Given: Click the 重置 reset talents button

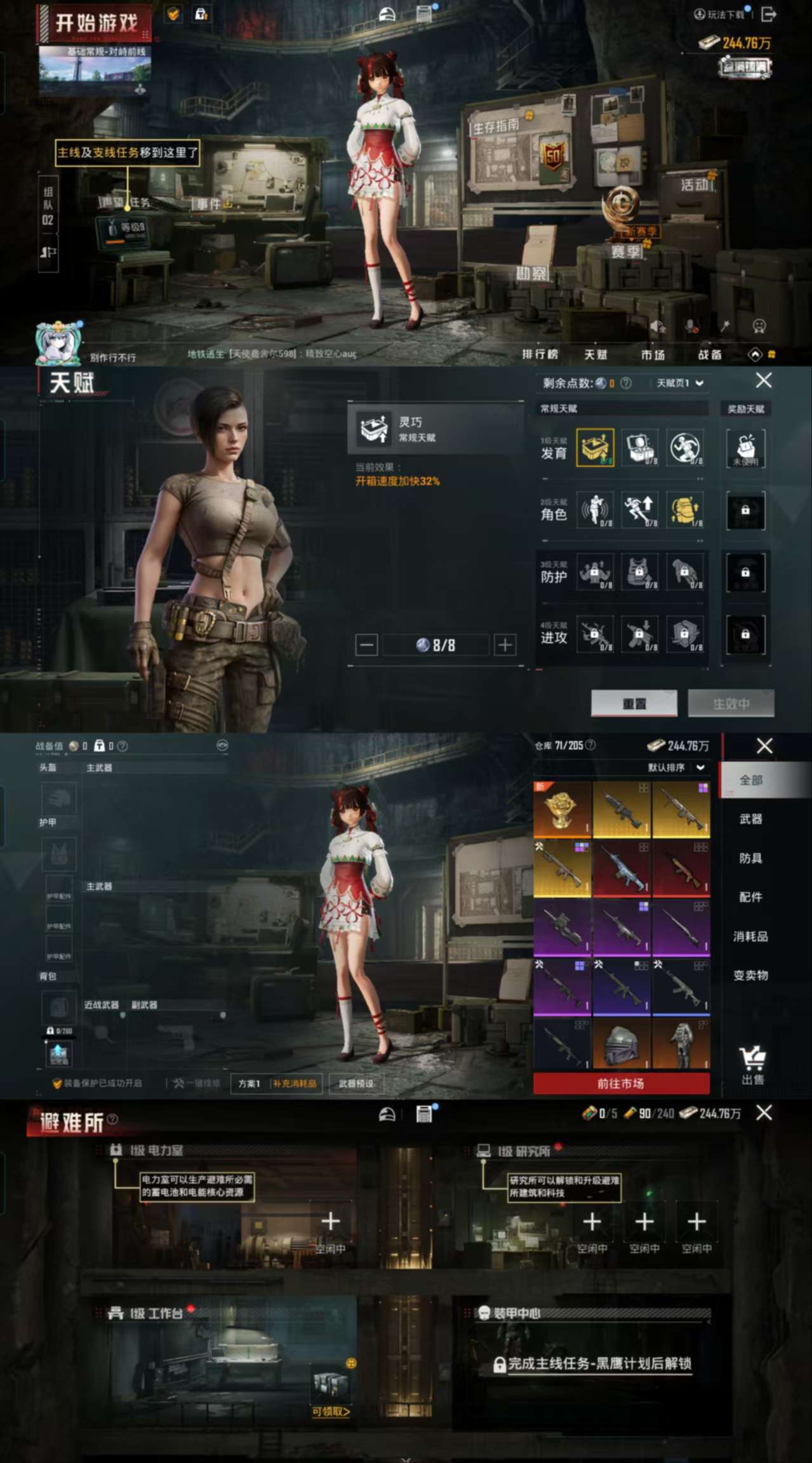Looking at the screenshot, I should [x=634, y=703].
